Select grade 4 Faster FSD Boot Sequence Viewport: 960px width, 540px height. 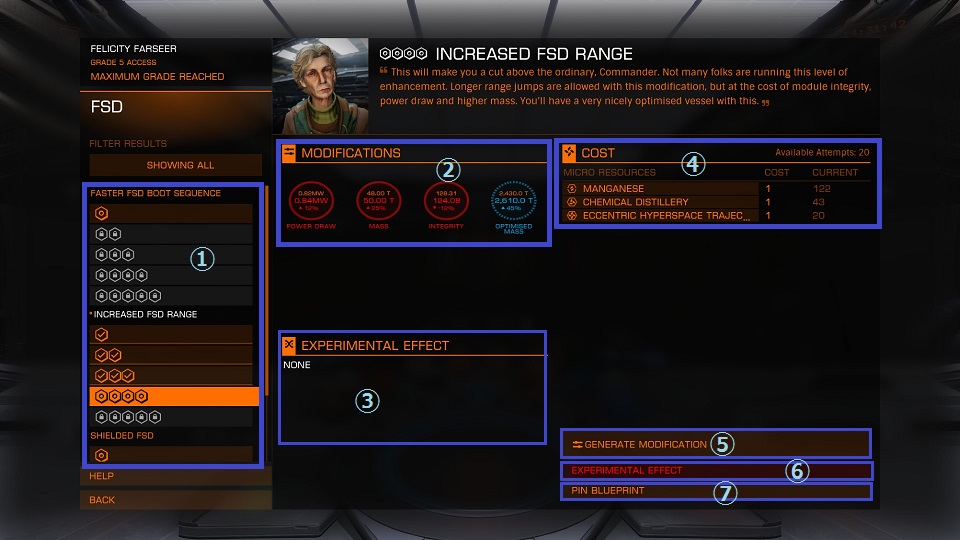172,274
